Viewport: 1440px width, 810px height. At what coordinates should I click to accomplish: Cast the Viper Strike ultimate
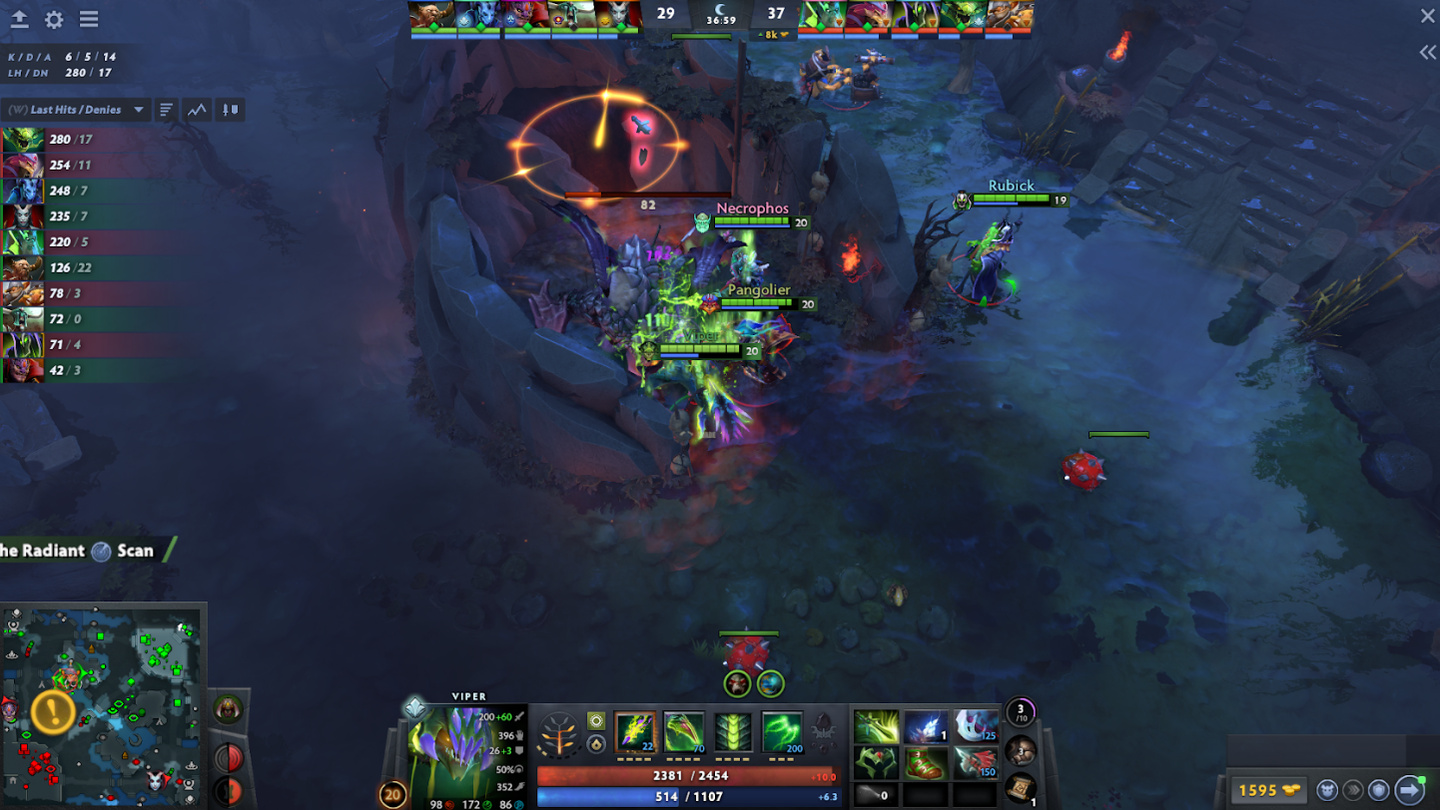click(x=782, y=732)
